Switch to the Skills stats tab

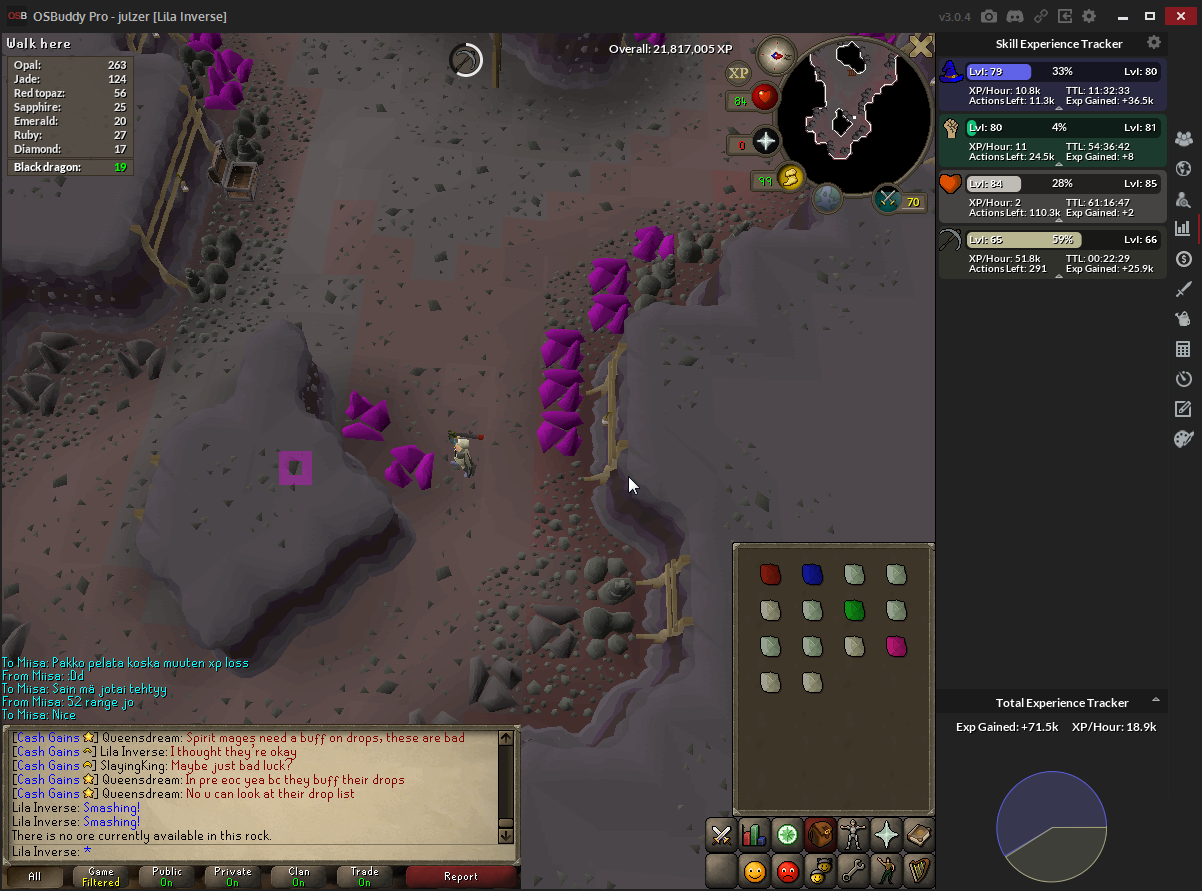point(754,834)
